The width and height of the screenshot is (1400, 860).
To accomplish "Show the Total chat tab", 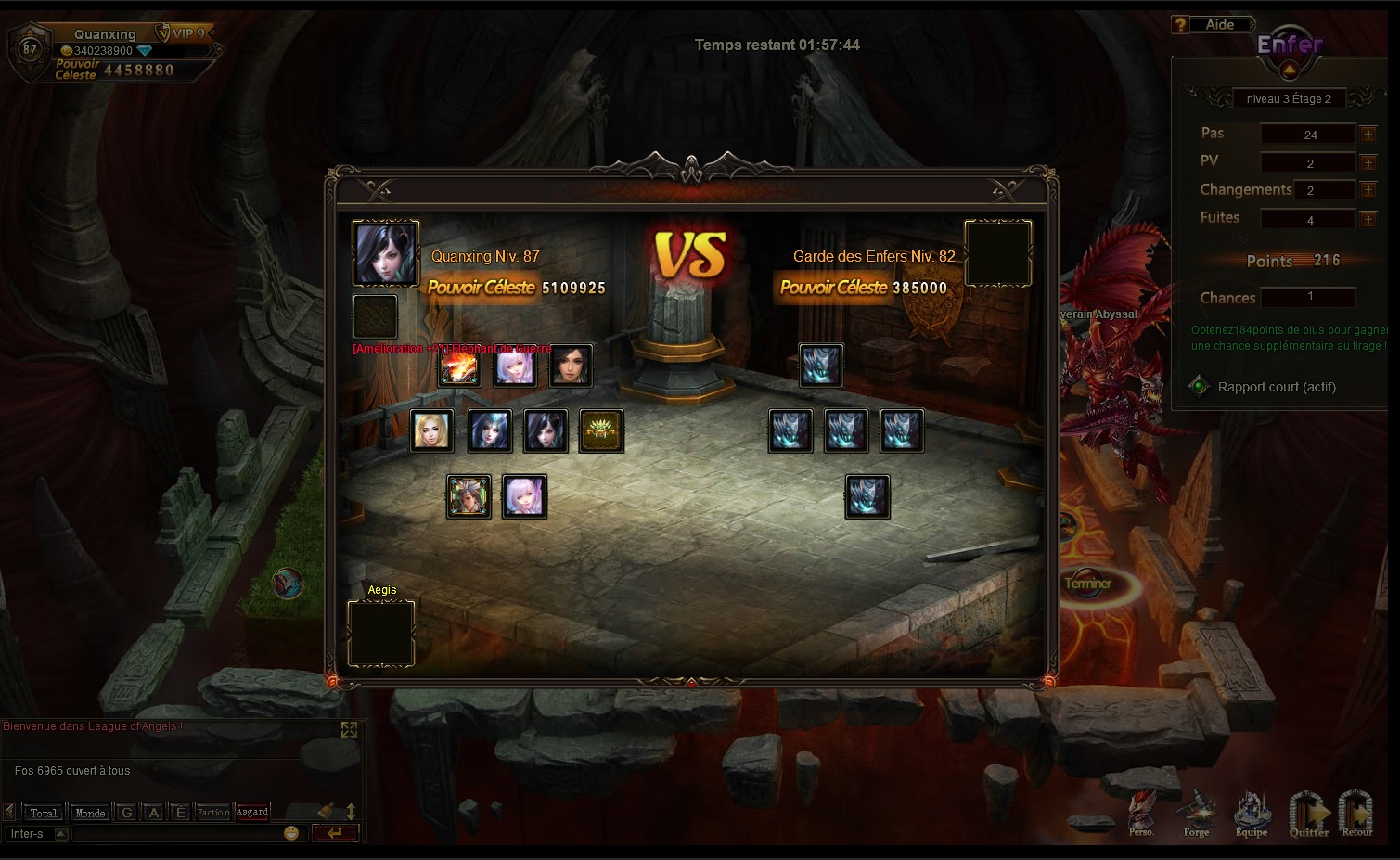I will point(43,813).
